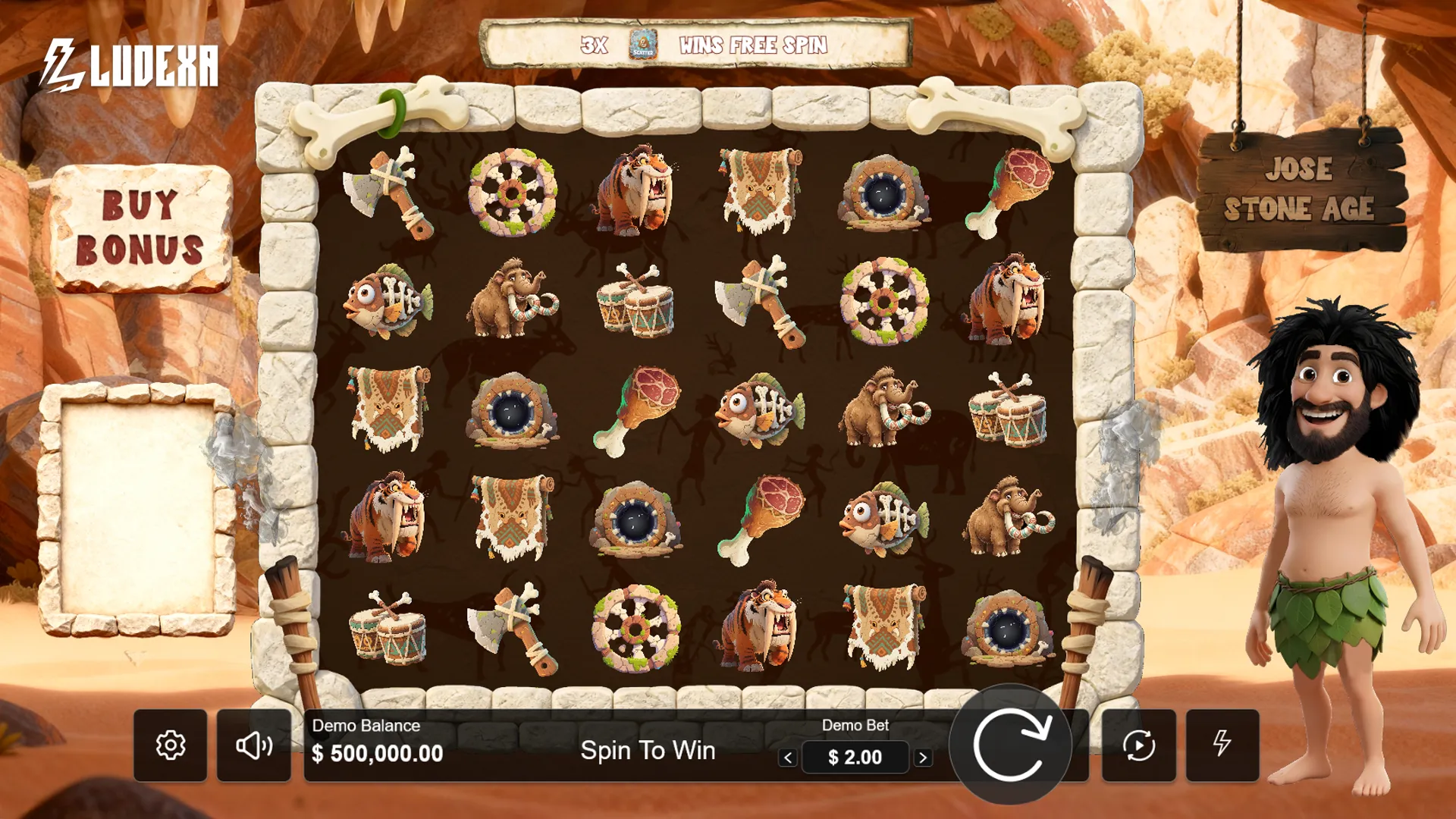This screenshot has height=819, width=1456.
Task: Open the gear settings menu
Action: tap(171, 745)
